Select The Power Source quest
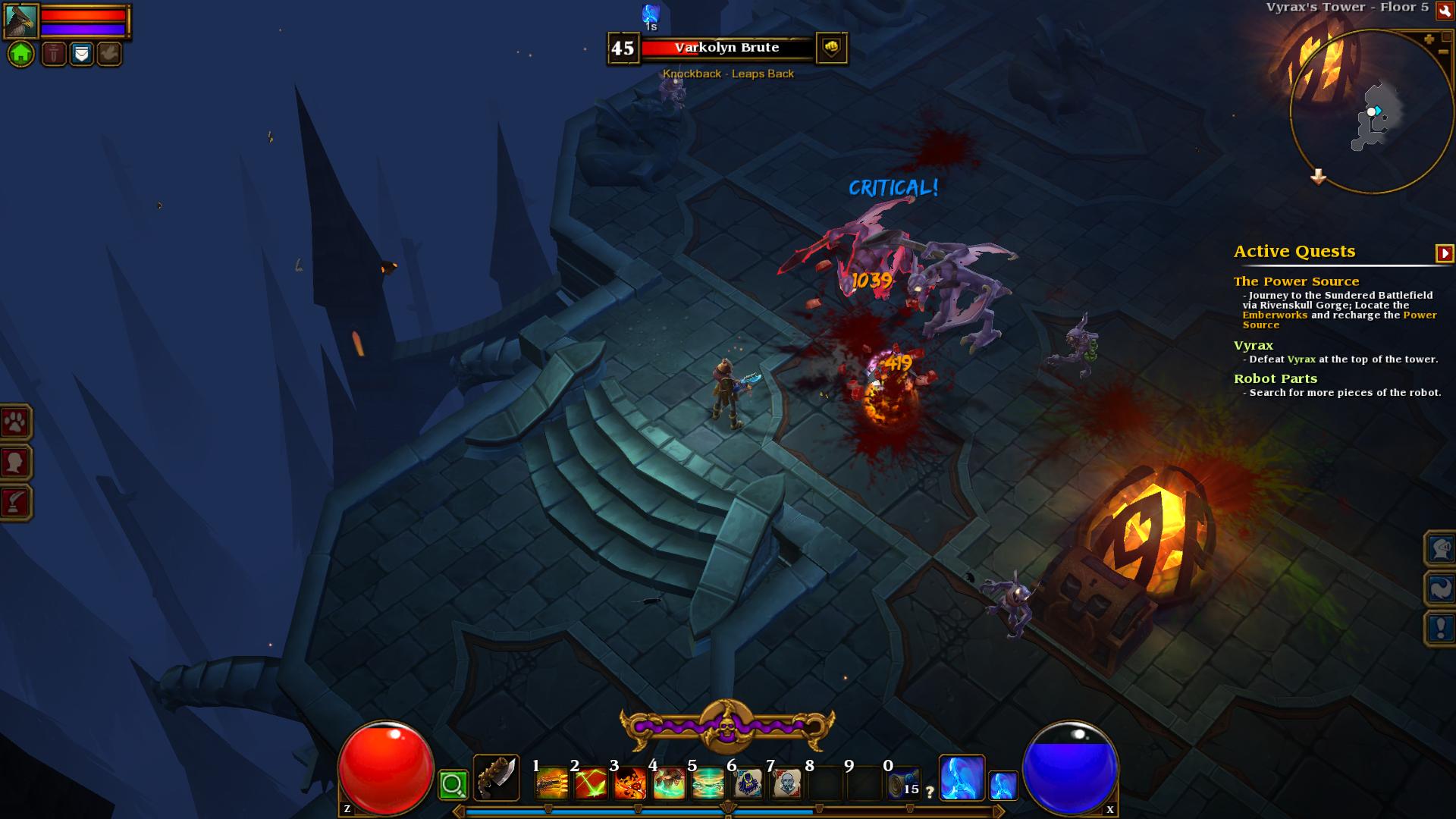Screen dimensions: 1456x819 pos(1296,281)
